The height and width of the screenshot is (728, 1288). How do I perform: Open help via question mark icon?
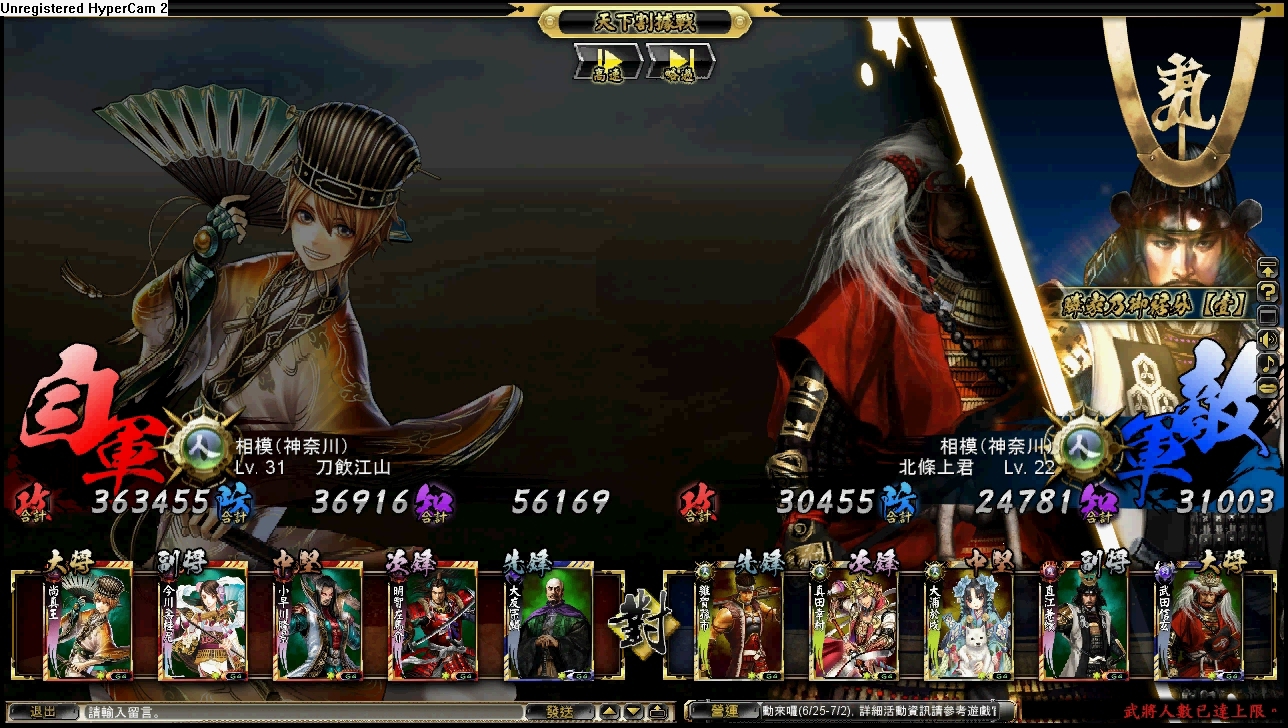tap(1267, 292)
